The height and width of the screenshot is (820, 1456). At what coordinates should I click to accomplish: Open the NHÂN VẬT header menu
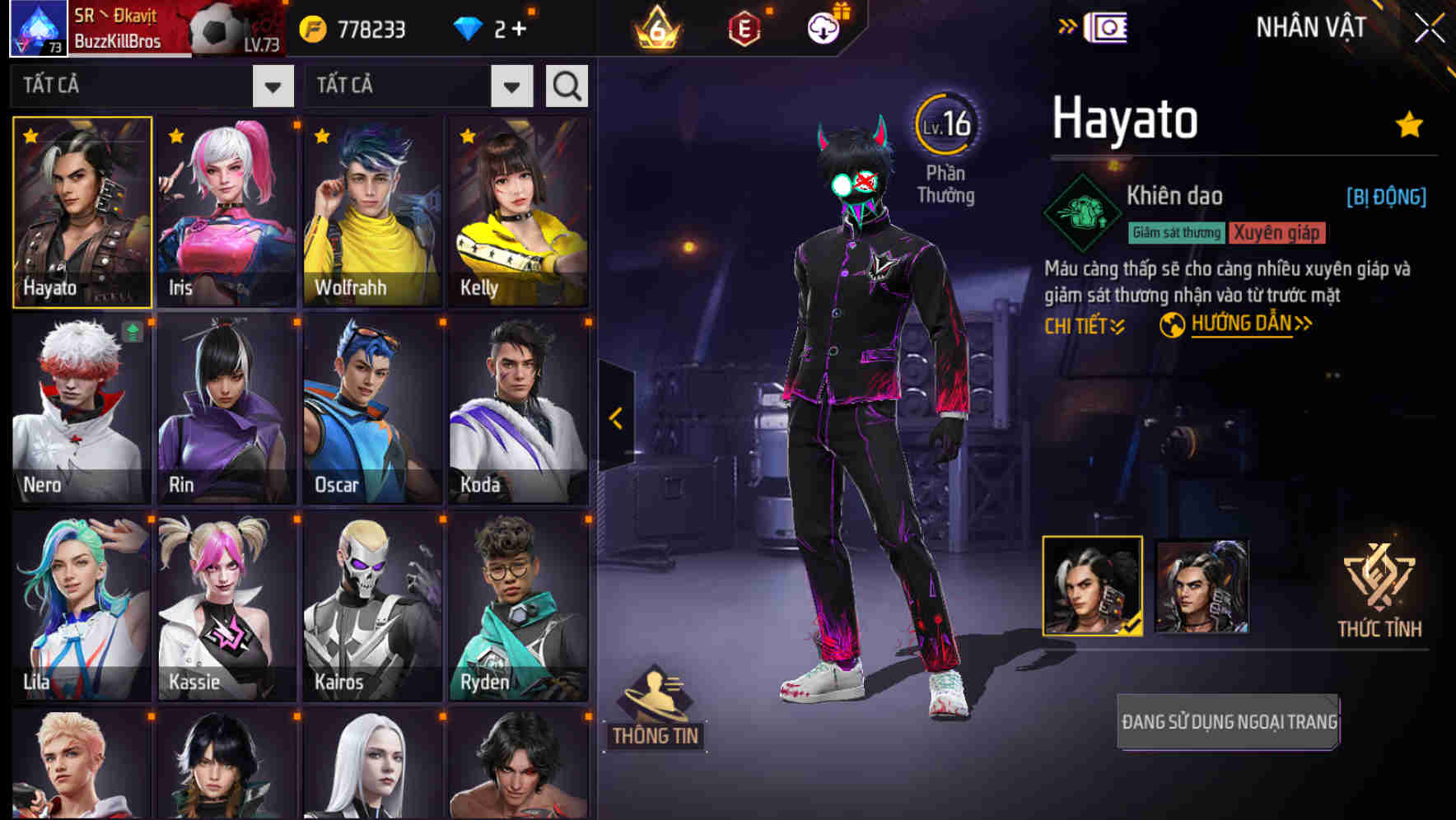point(1309,26)
